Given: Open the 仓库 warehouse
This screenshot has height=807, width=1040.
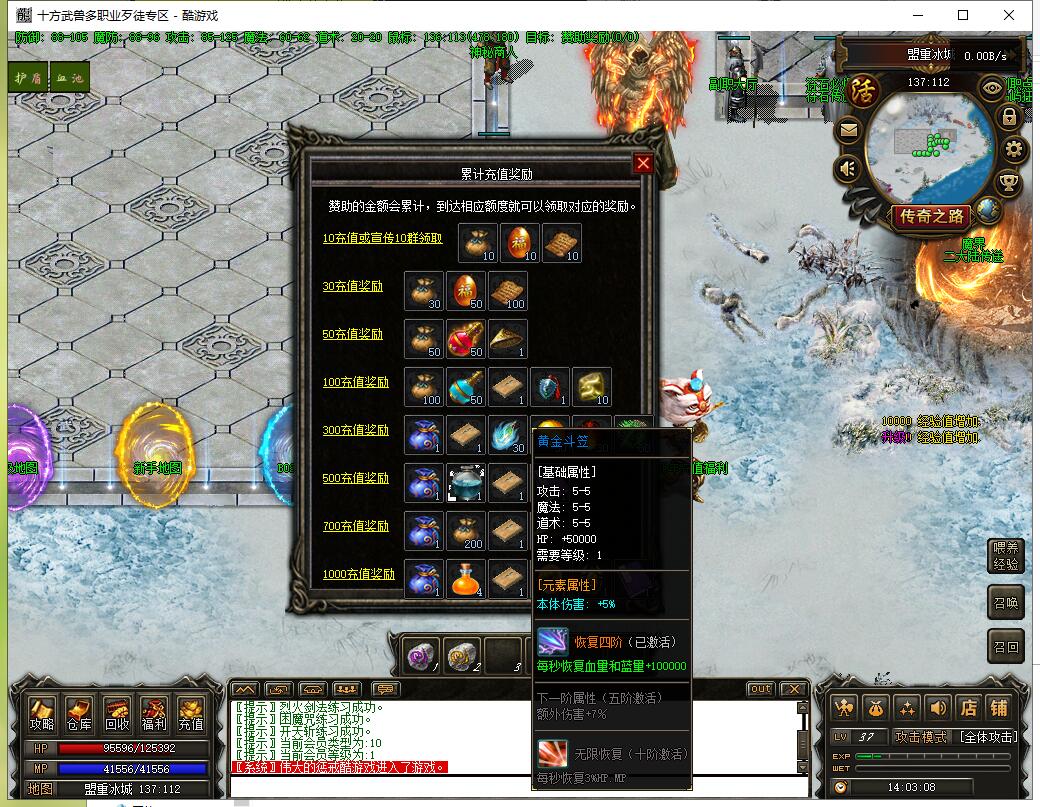Looking at the screenshot, I should [79, 714].
